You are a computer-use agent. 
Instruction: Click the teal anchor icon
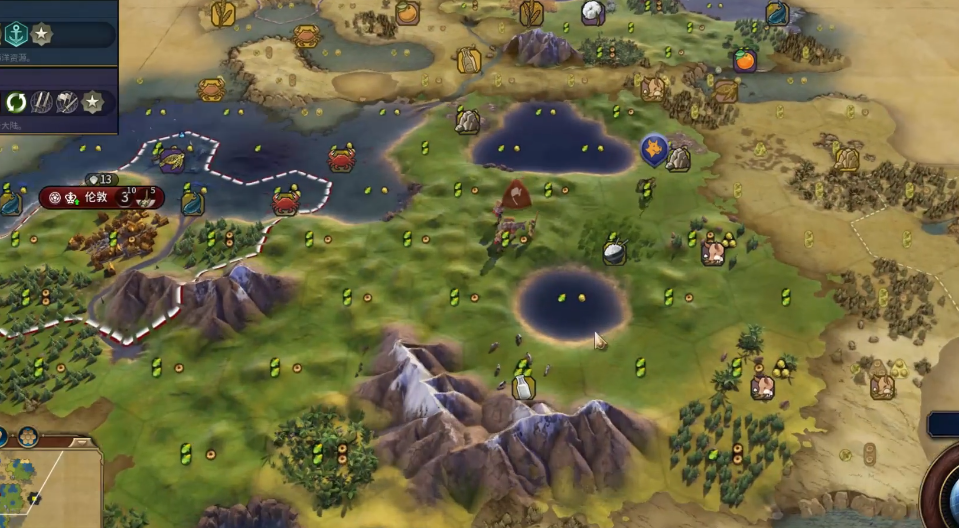[x=16, y=34]
